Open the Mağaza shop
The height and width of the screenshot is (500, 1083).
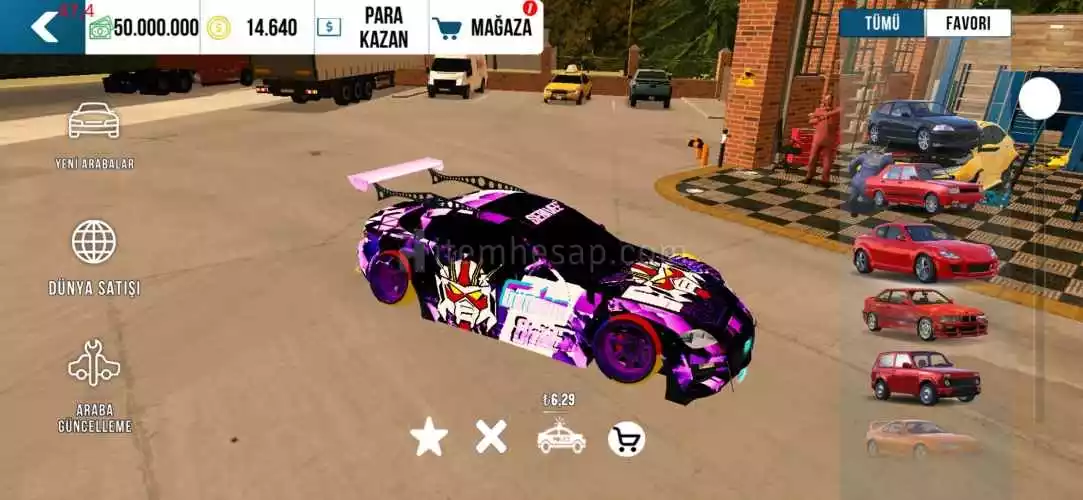pyautogui.click(x=486, y=27)
